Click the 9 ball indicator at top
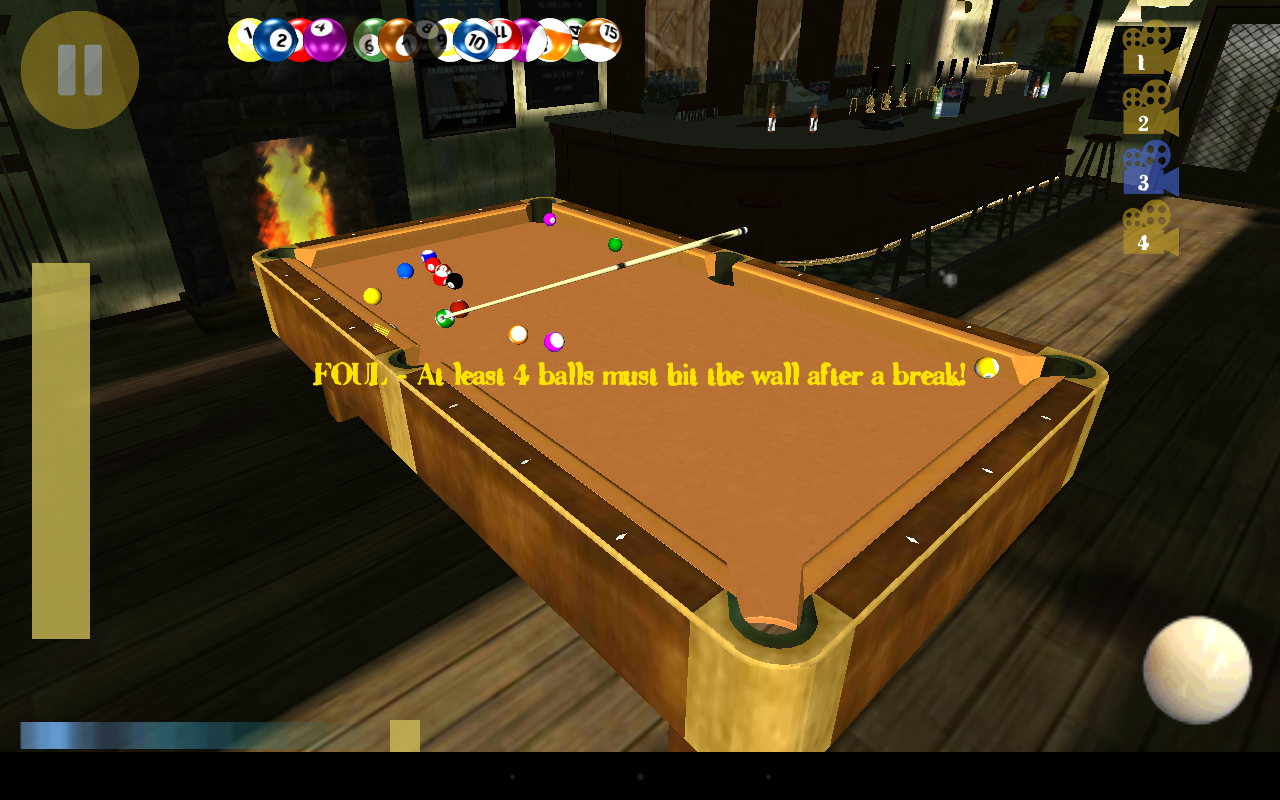This screenshot has width=1280, height=800. click(441, 38)
